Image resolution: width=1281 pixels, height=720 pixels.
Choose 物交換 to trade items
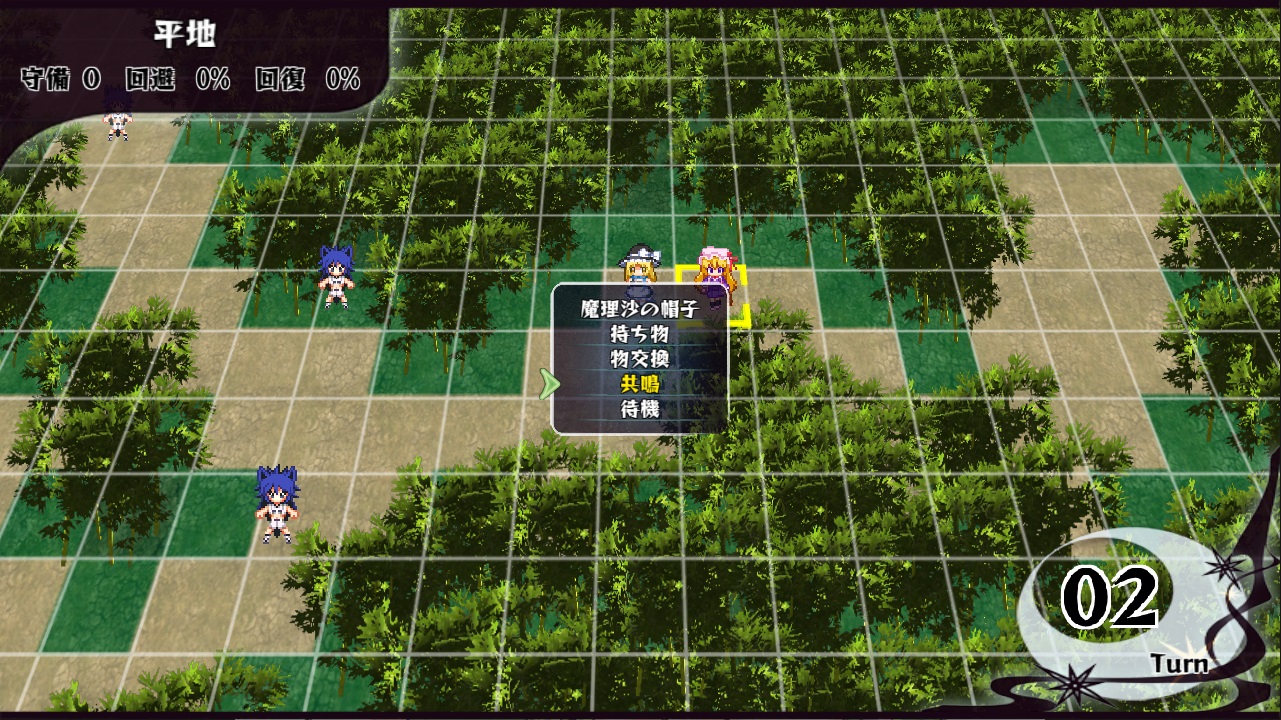point(639,359)
